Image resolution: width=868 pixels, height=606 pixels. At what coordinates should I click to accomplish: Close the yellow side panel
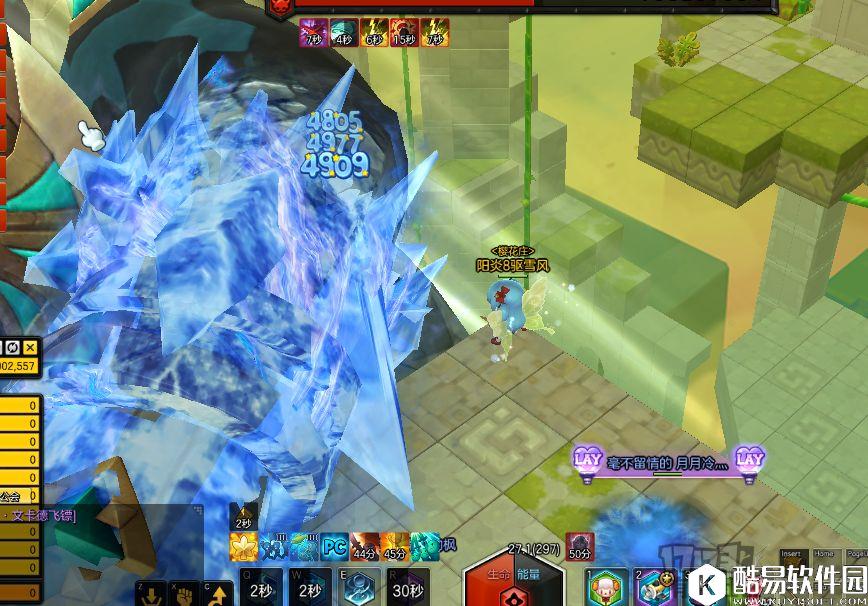(31, 347)
